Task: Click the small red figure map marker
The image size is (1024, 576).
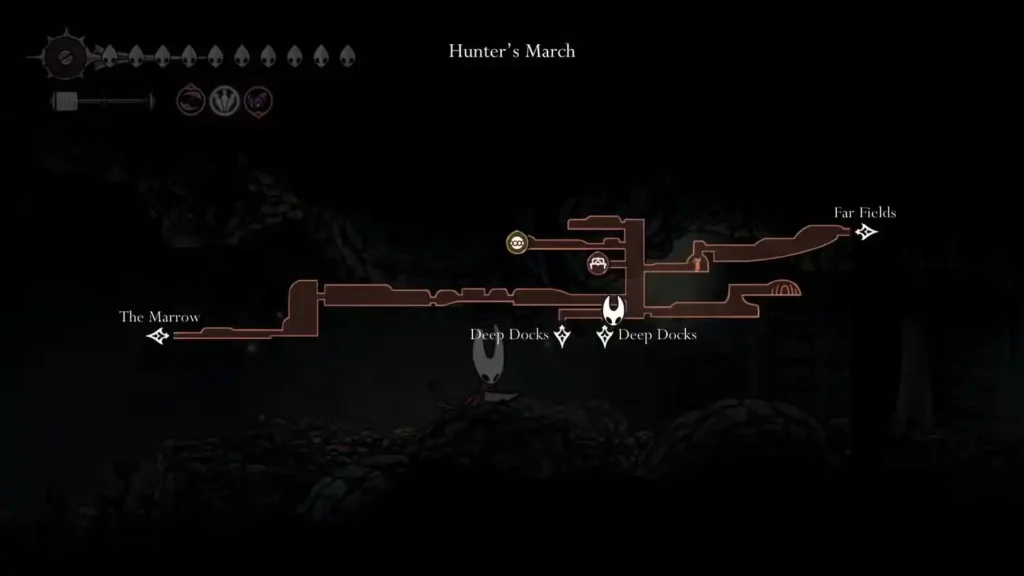Action: click(698, 264)
